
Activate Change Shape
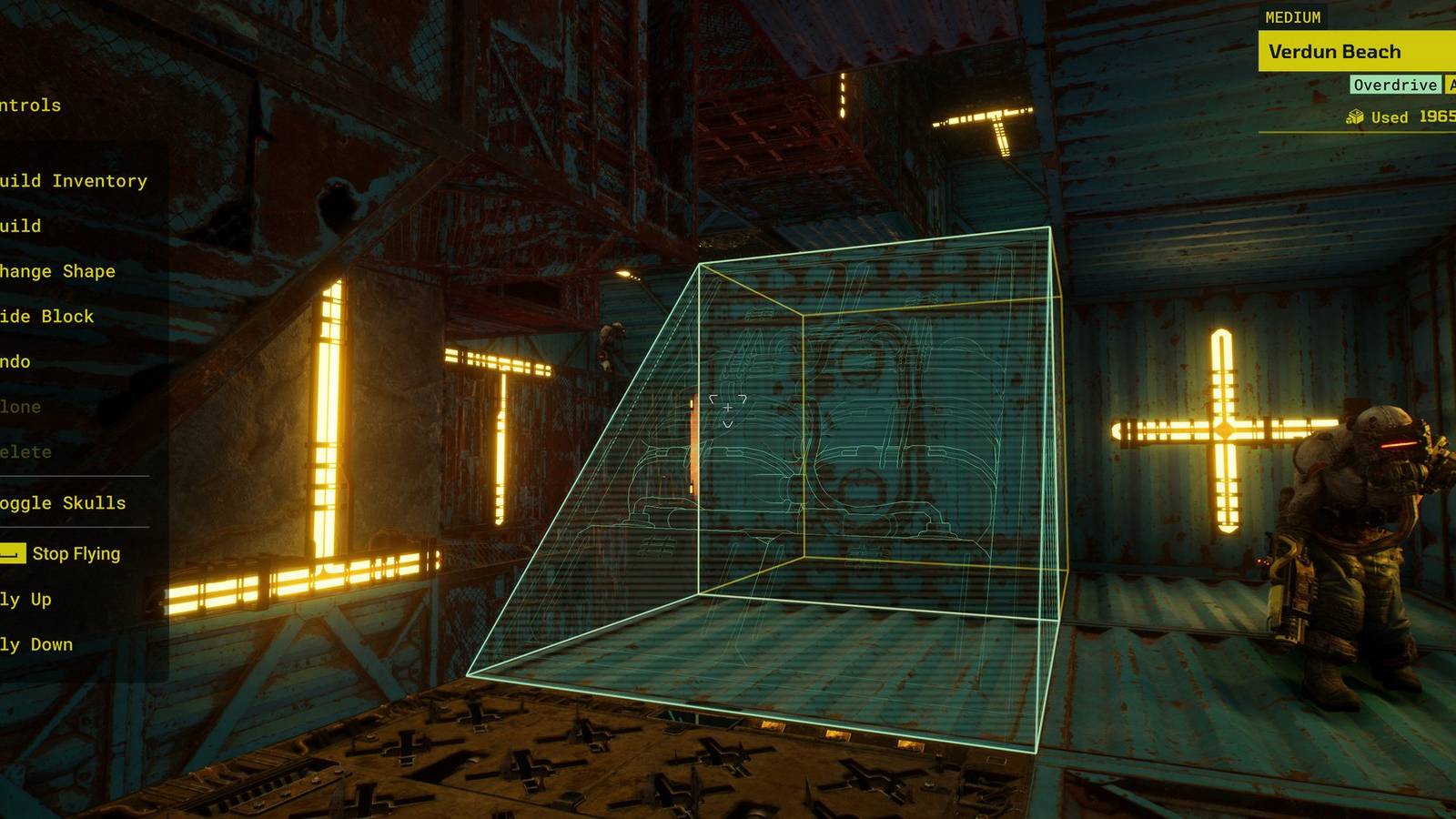click(57, 270)
